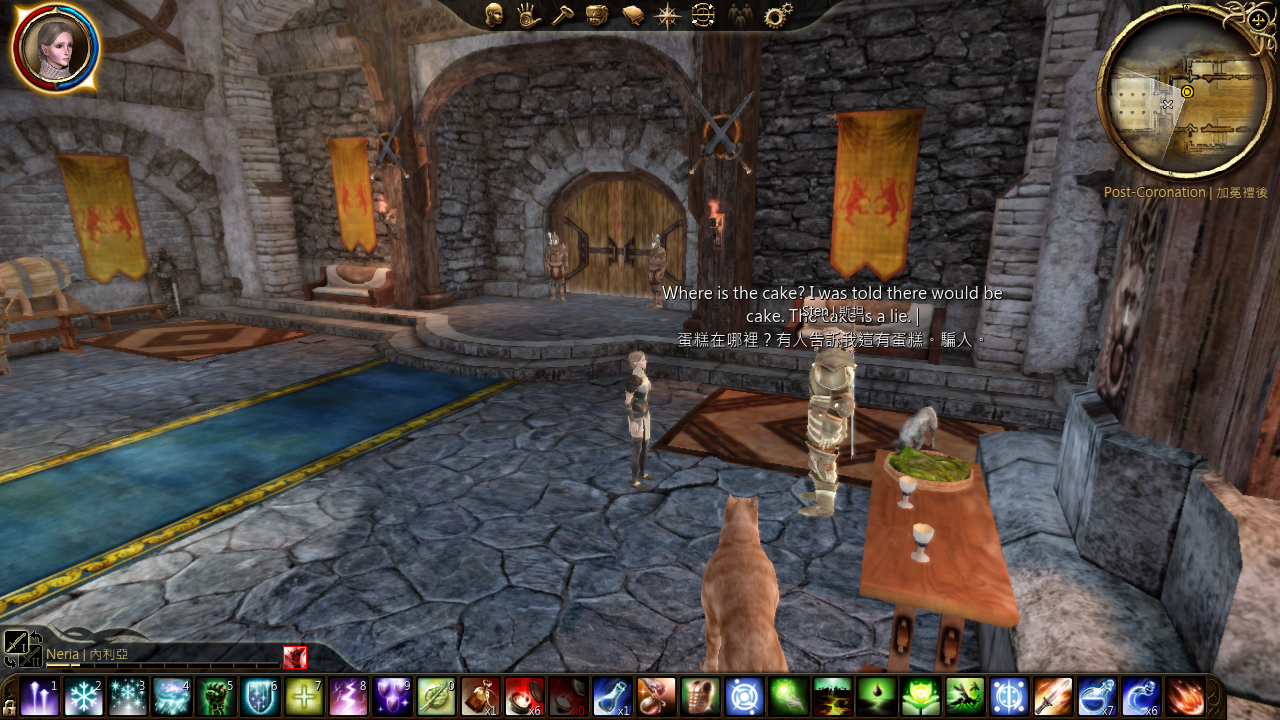This screenshot has width=1280, height=720.
Task: Activate the flaming sword ability icon
Action: coord(1053,696)
